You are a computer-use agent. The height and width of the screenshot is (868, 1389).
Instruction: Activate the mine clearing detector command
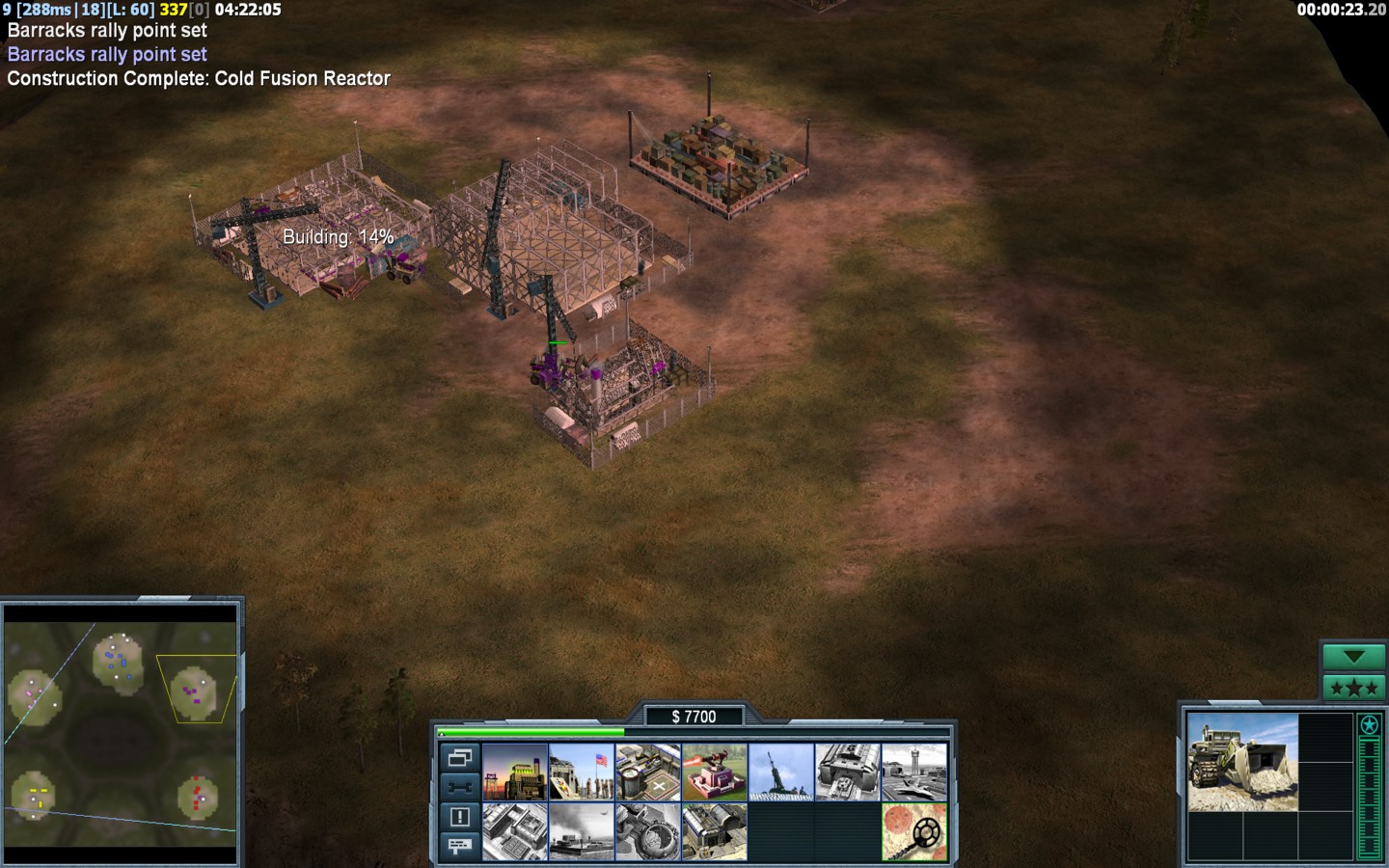point(914,831)
